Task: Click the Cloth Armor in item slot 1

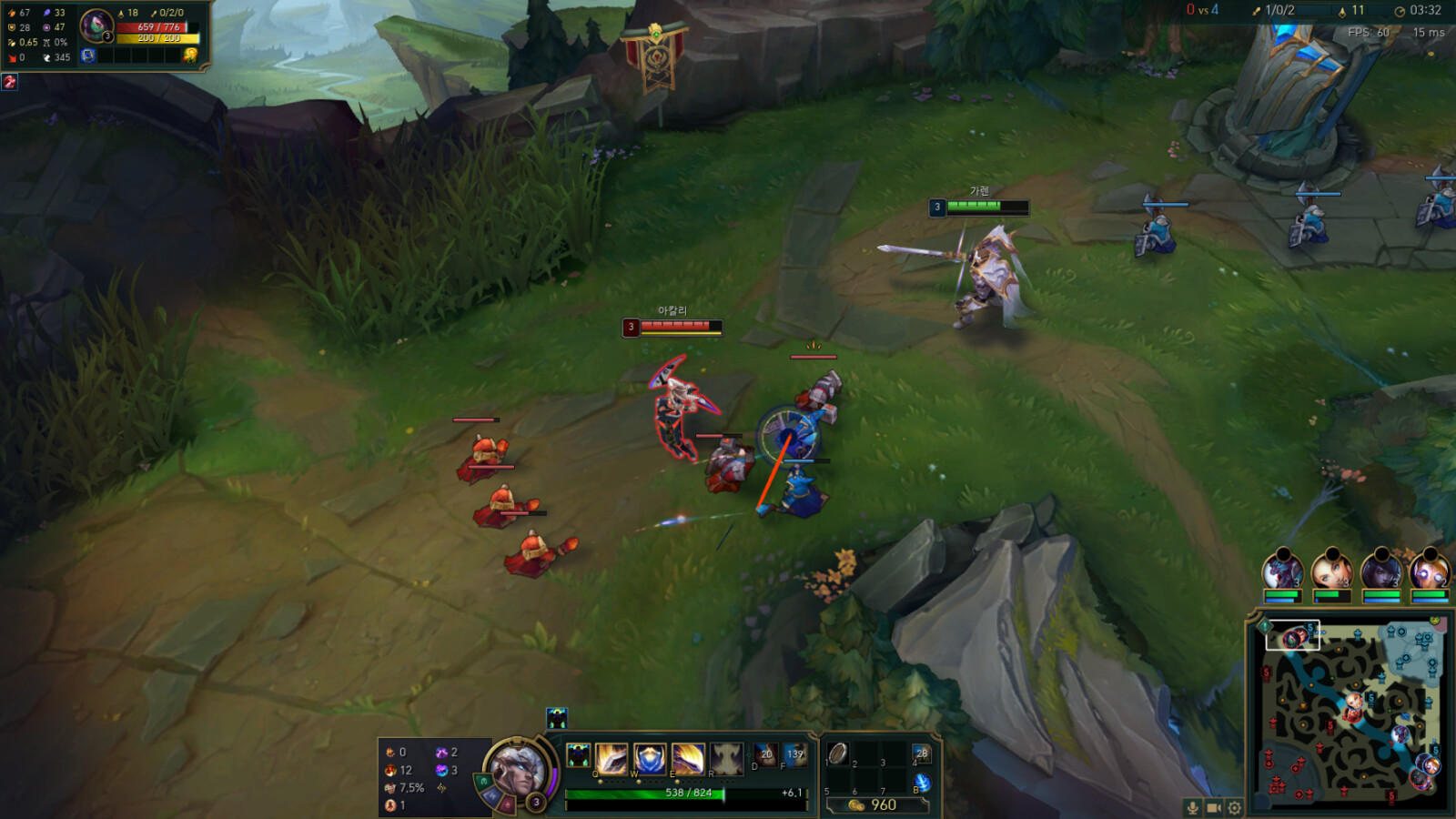Action: [837, 753]
